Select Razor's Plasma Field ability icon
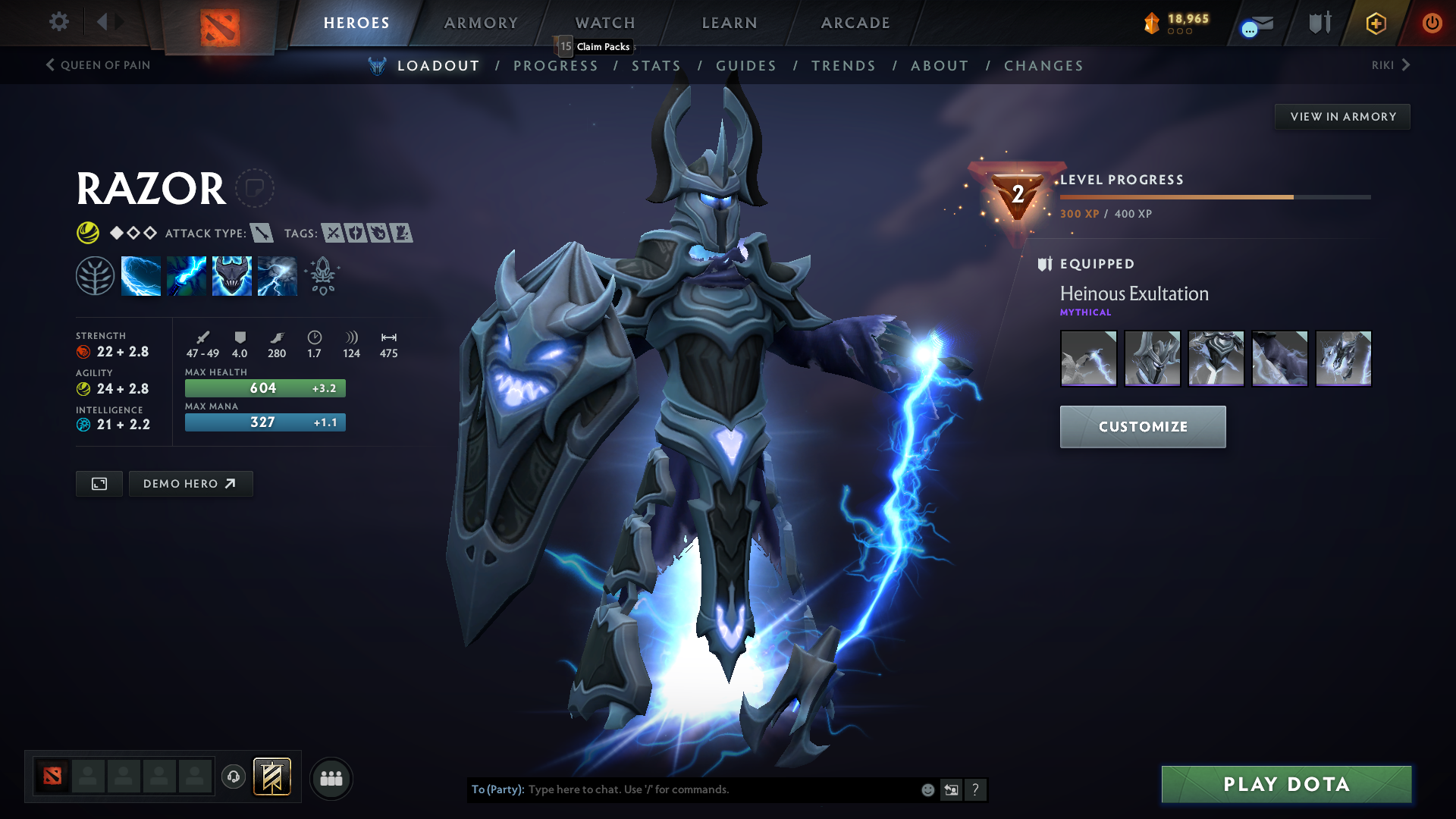The image size is (1456, 819). pyautogui.click(x=141, y=275)
